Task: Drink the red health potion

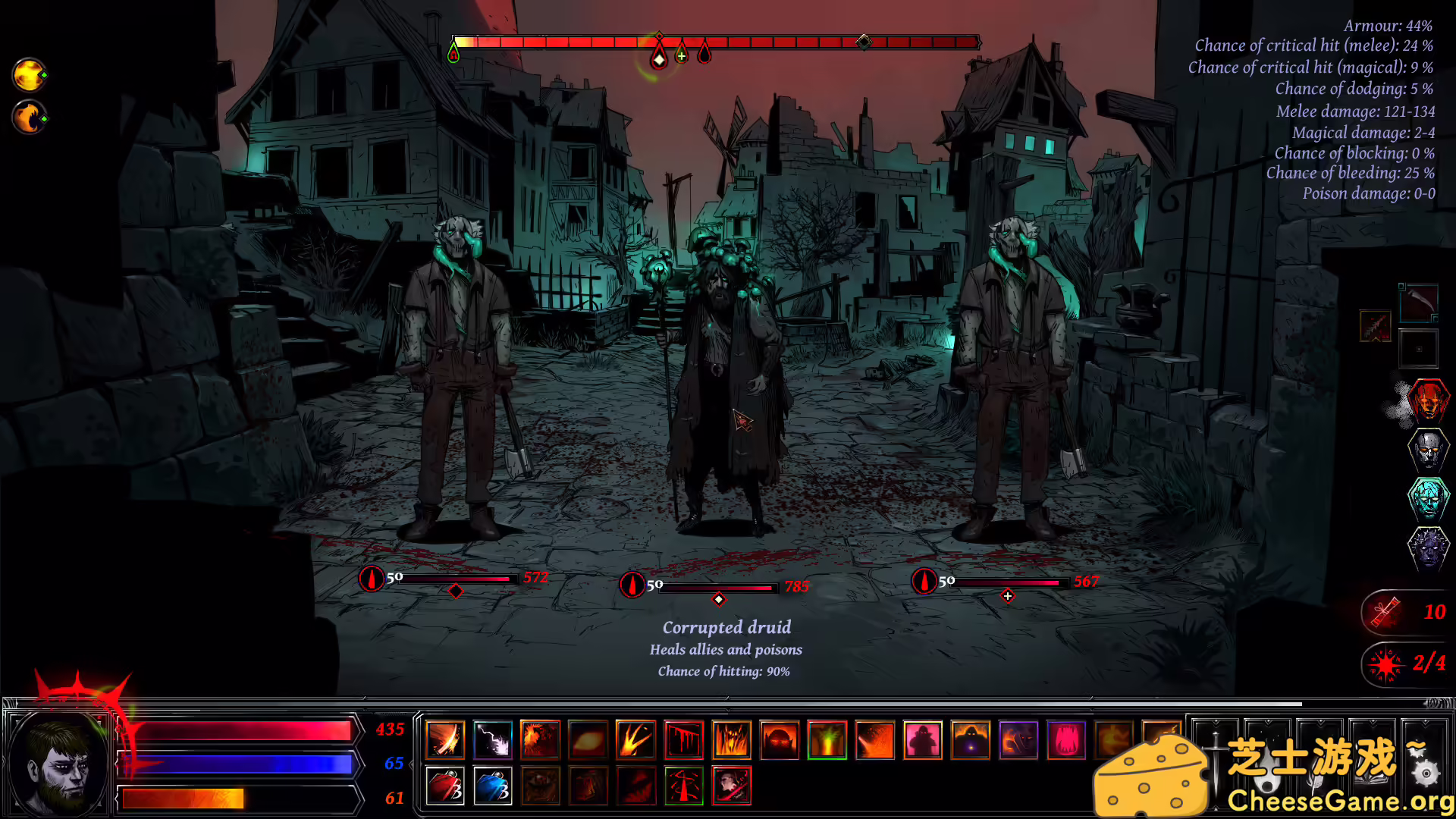Action: 445,786
